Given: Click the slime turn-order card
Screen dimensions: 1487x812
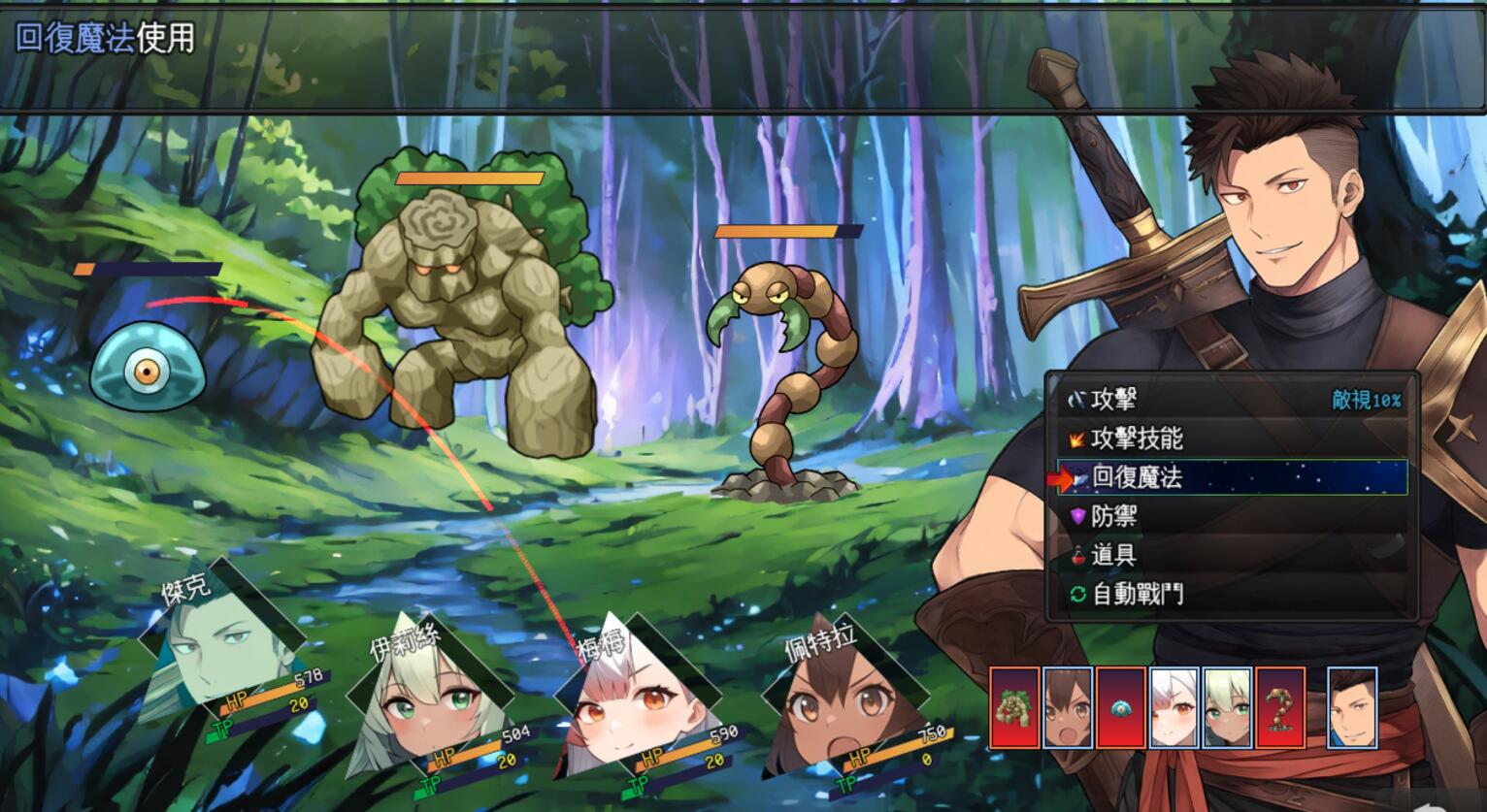Looking at the screenshot, I should point(1121,707).
